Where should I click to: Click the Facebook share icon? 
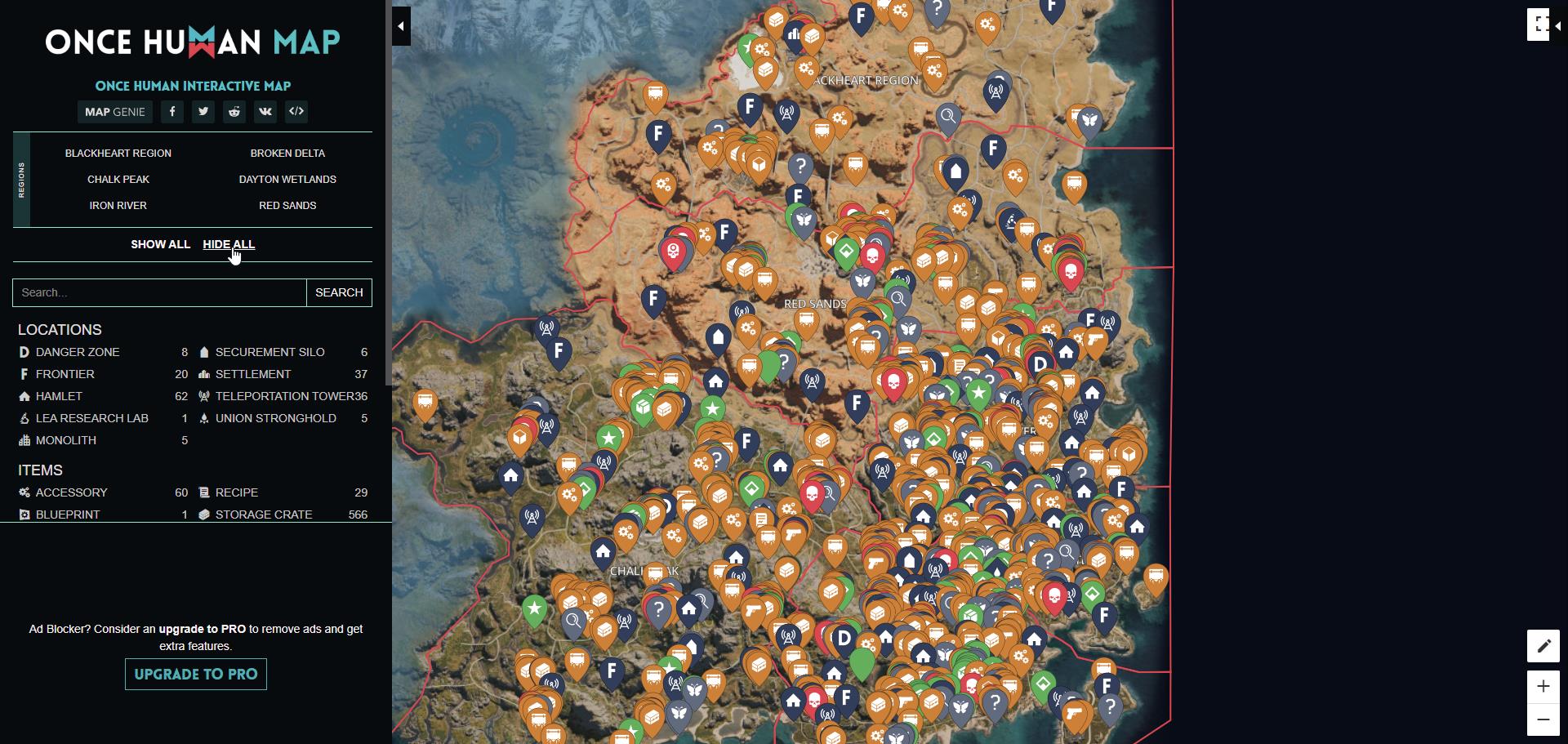172,112
